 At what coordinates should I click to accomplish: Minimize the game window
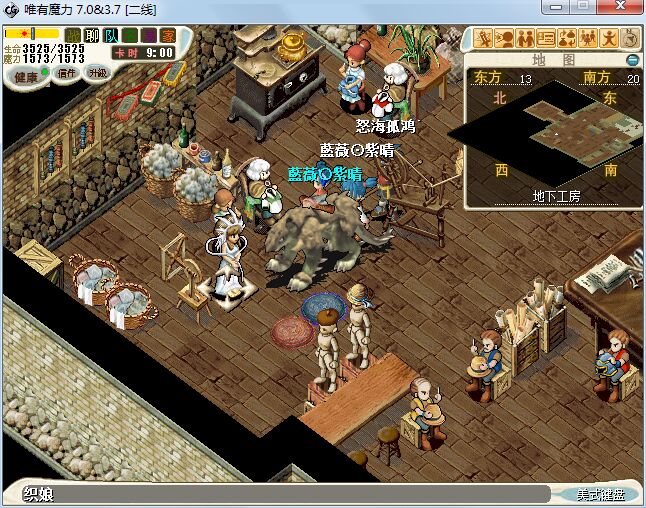[556, 8]
